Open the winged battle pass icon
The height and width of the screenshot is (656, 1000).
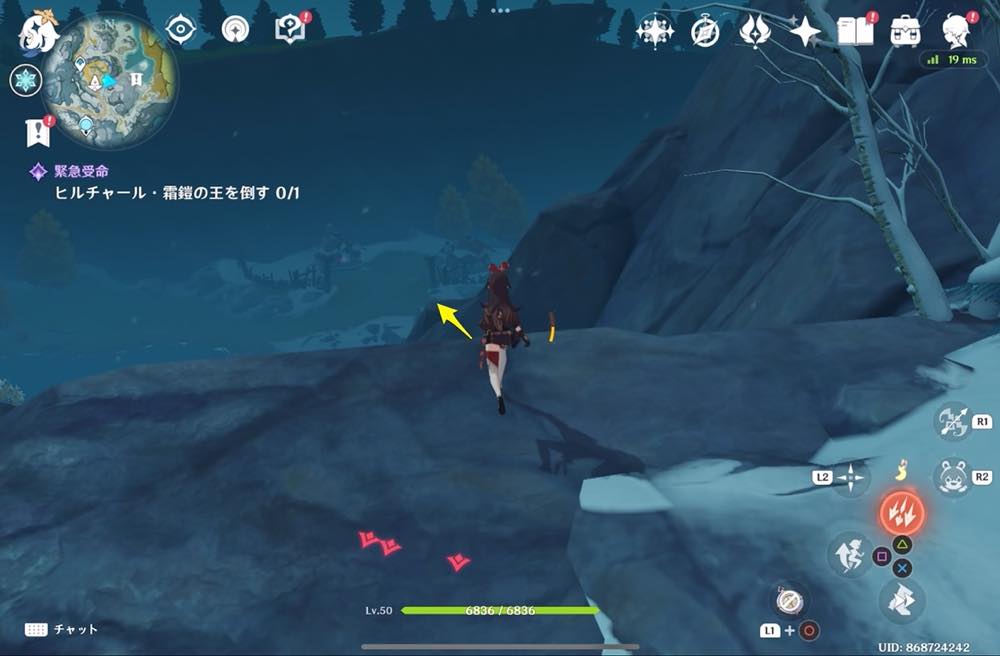754,31
